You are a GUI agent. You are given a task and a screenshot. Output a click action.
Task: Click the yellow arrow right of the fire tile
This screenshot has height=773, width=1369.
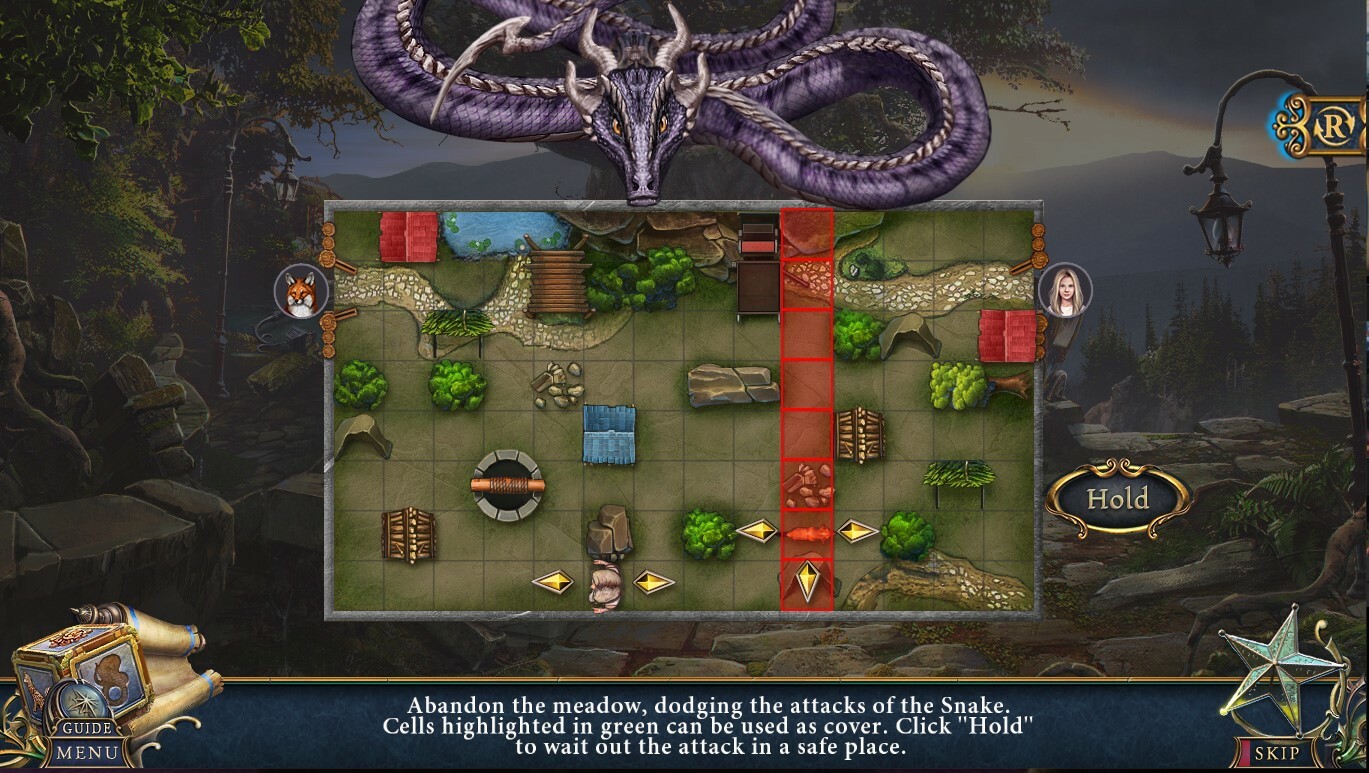pyautogui.click(x=856, y=531)
